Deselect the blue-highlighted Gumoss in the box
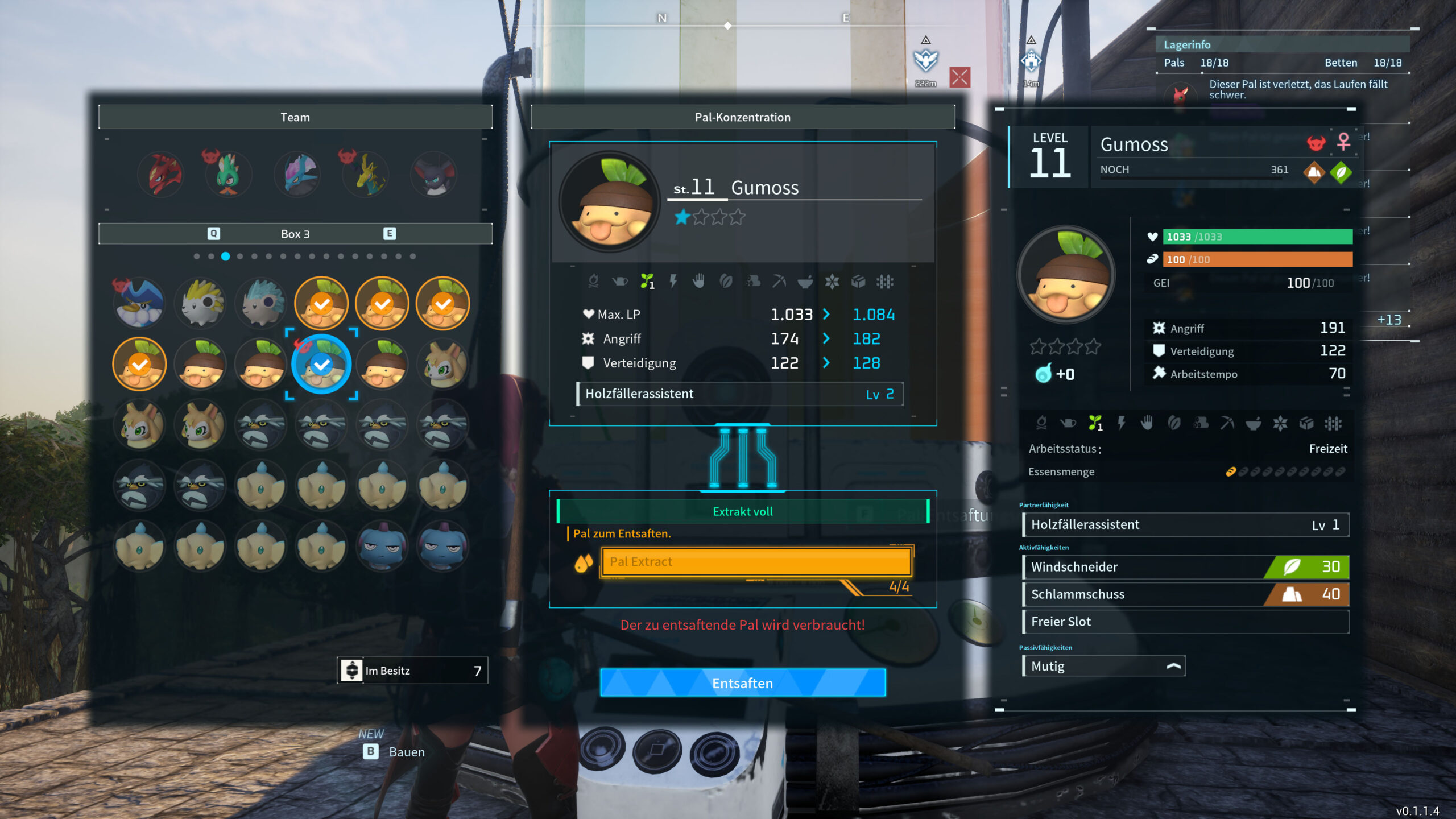The width and height of the screenshot is (1456, 819). pyautogui.click(x=322, y=364)
